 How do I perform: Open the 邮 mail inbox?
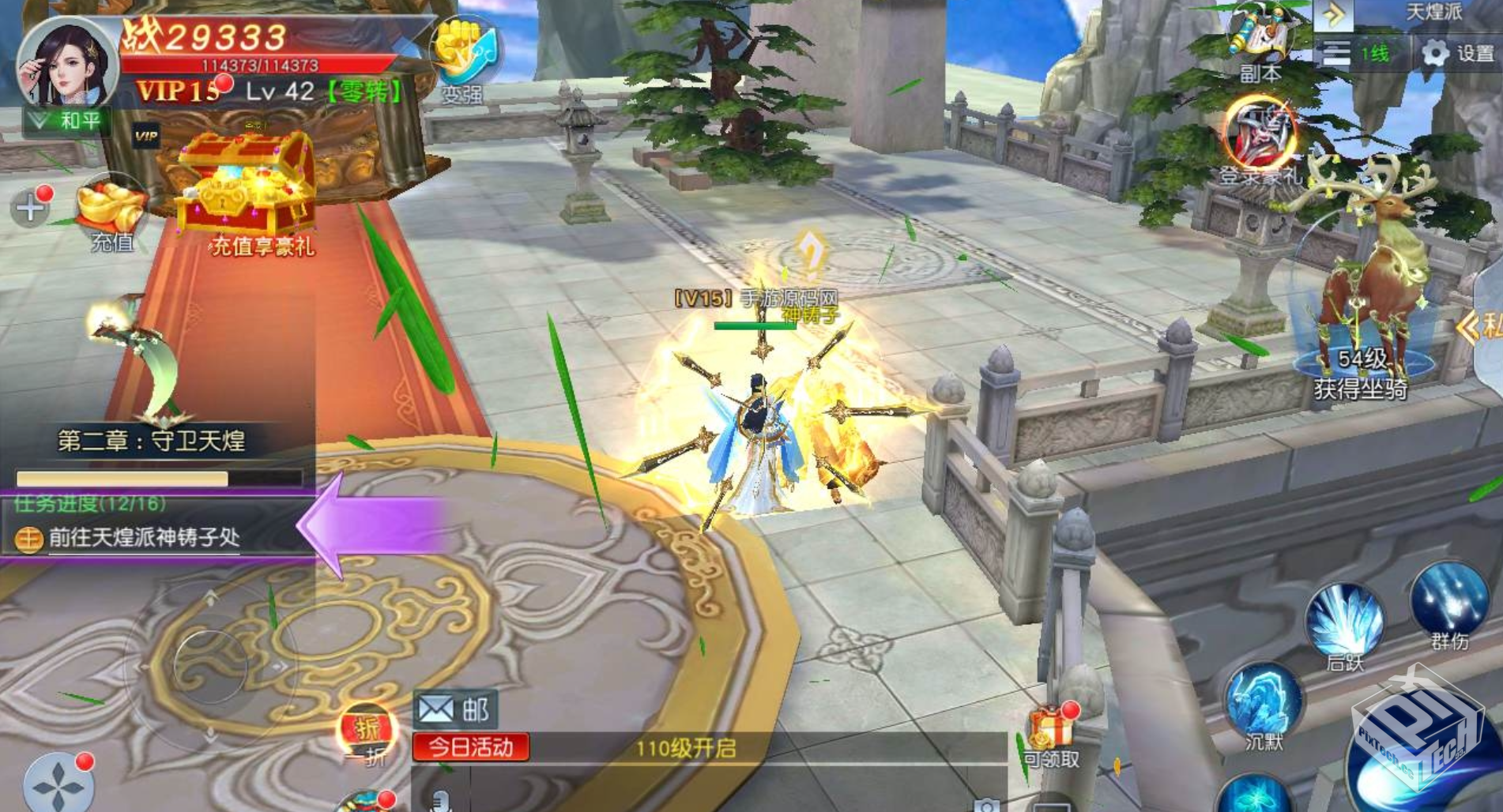[x=454, y=709]
